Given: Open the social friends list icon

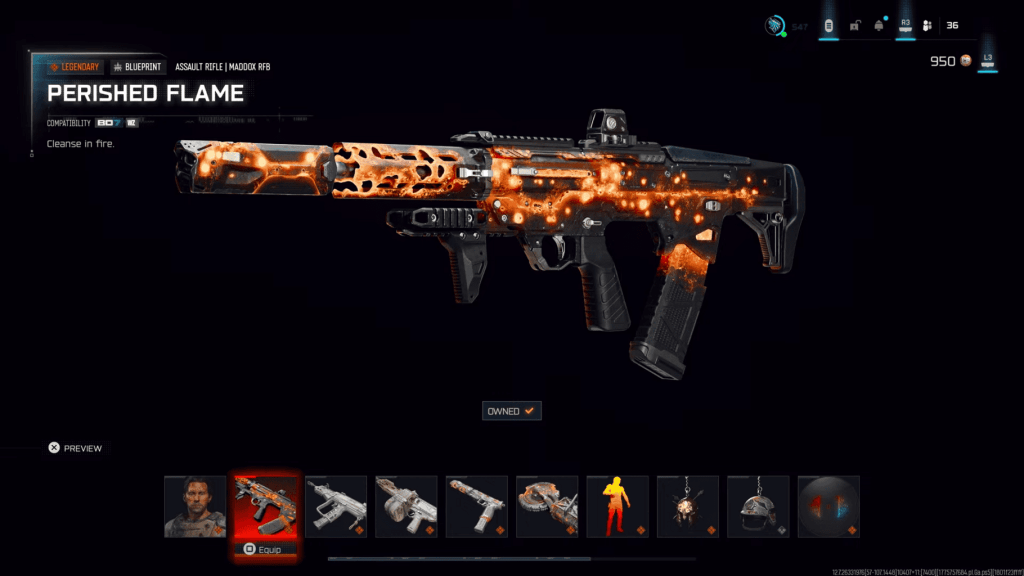Looking at the screenshot, I should [927, 26].
